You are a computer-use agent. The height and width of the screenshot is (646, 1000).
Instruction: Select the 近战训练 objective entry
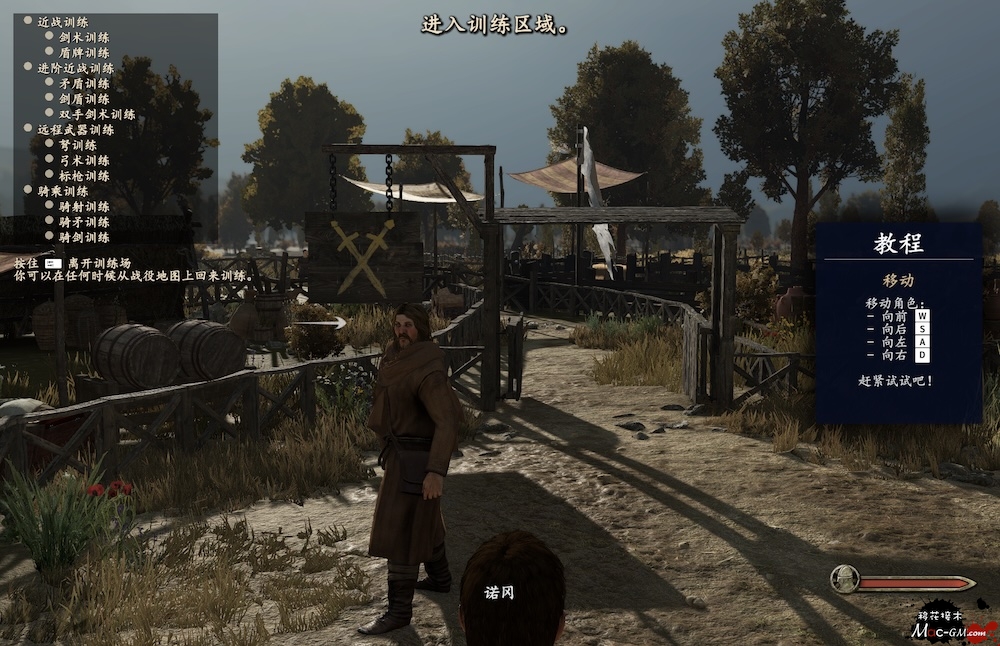[62, 22]
